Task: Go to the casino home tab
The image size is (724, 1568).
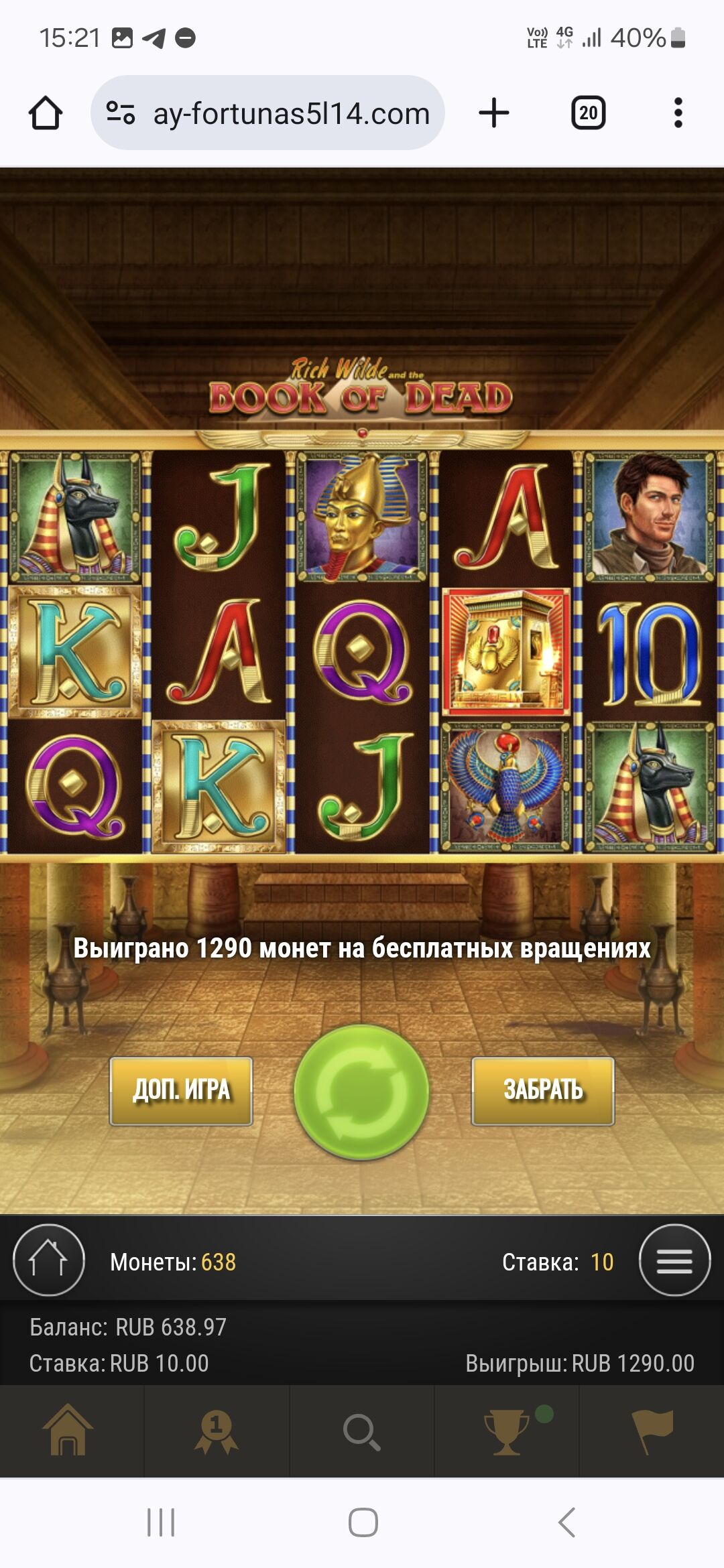Action: 68,1431
